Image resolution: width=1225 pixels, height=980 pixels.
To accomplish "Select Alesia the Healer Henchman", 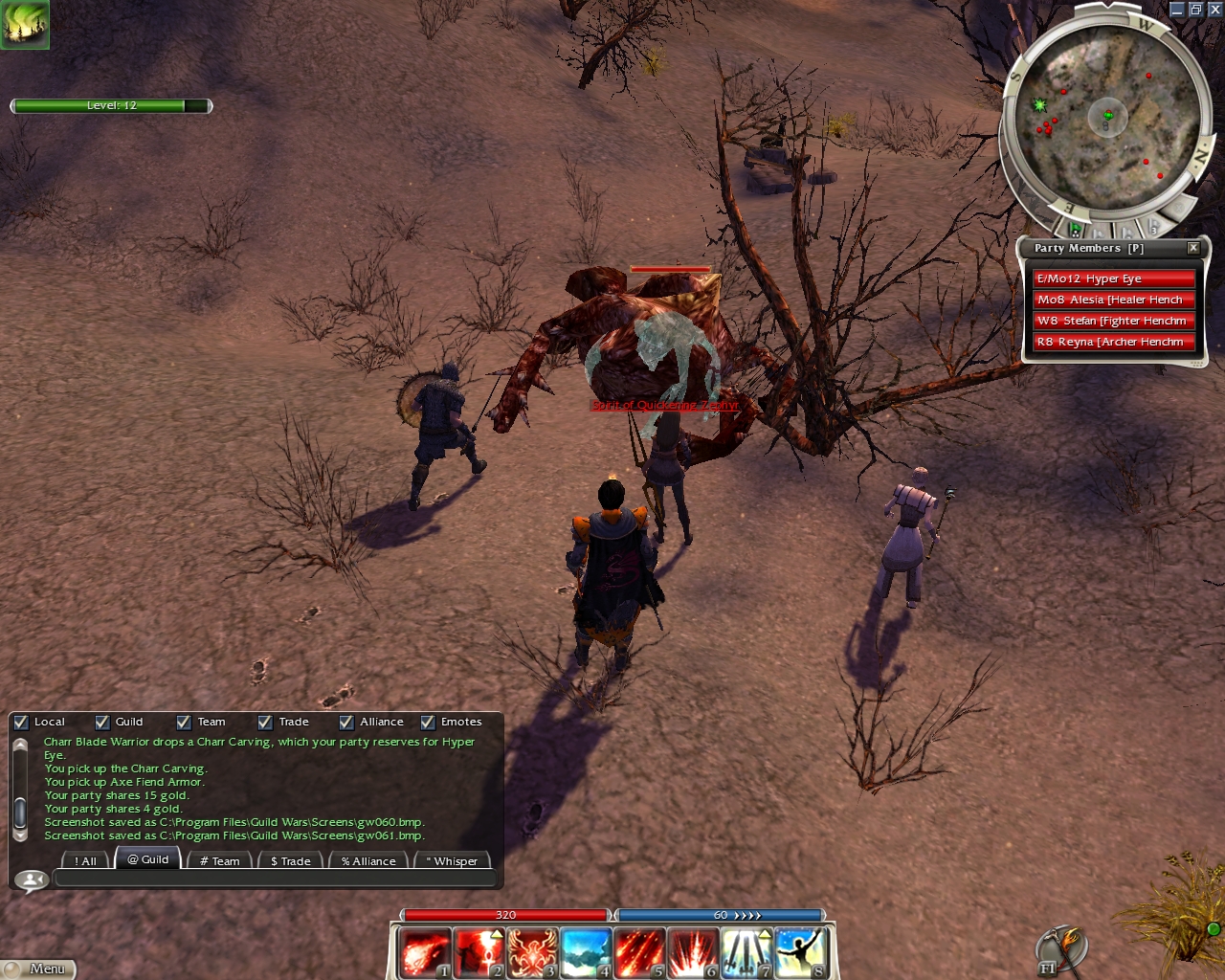I will [1113, 300].
